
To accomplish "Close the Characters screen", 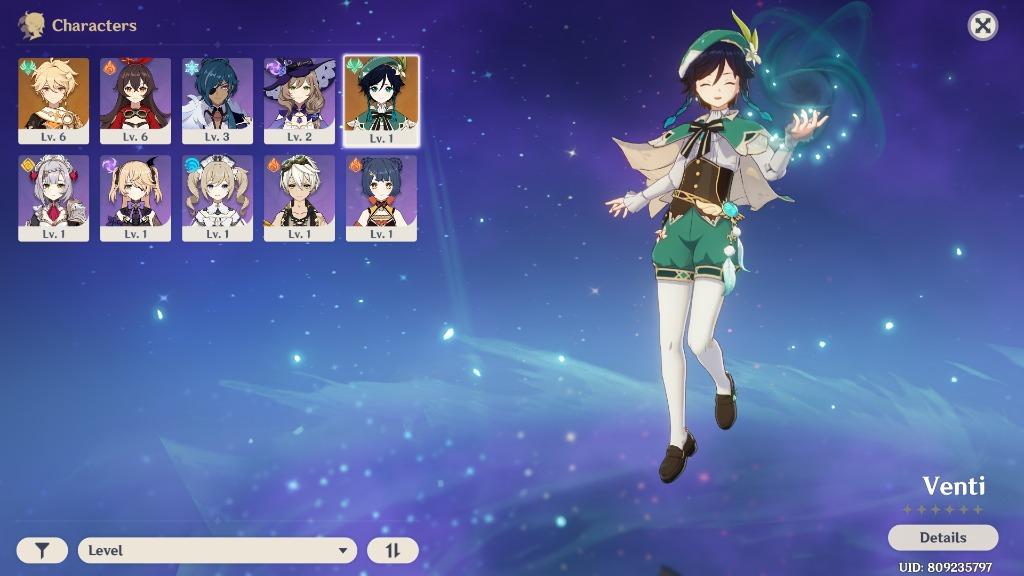I will (x=983, y=26).
